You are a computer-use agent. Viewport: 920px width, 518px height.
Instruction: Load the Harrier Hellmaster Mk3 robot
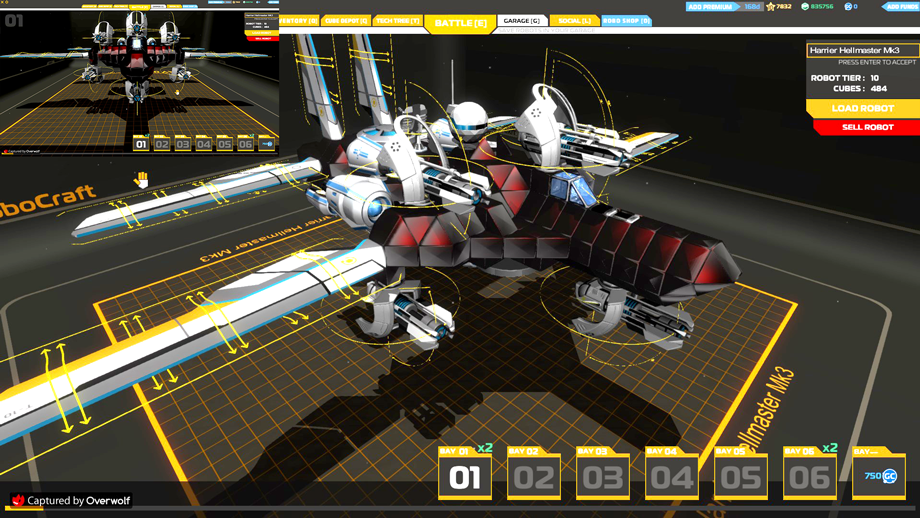(x=862, y=108)
